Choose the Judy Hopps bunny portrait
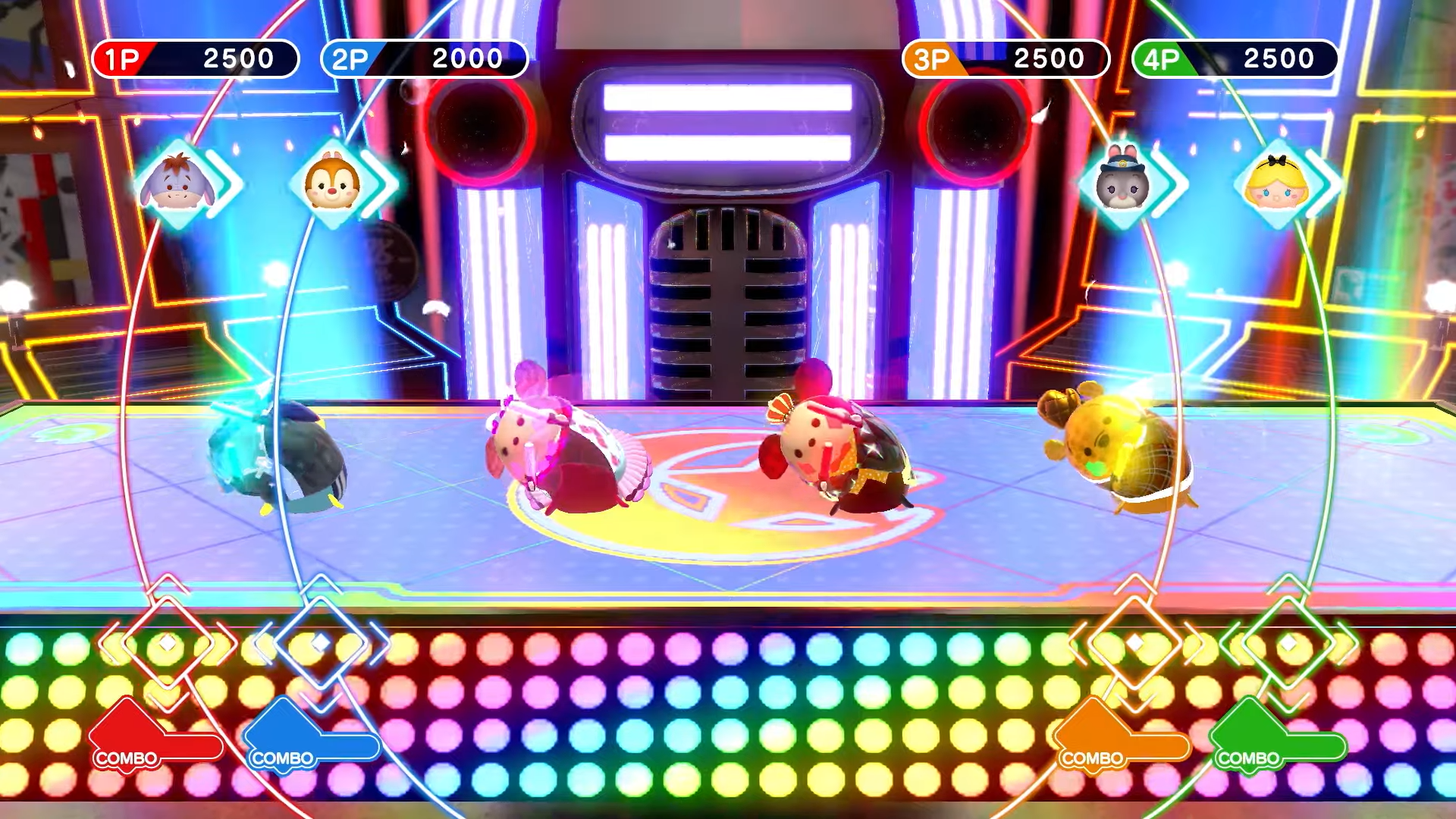This screenshot has width=1456, height=819. pyautogui.click(x=1123, y=184)
